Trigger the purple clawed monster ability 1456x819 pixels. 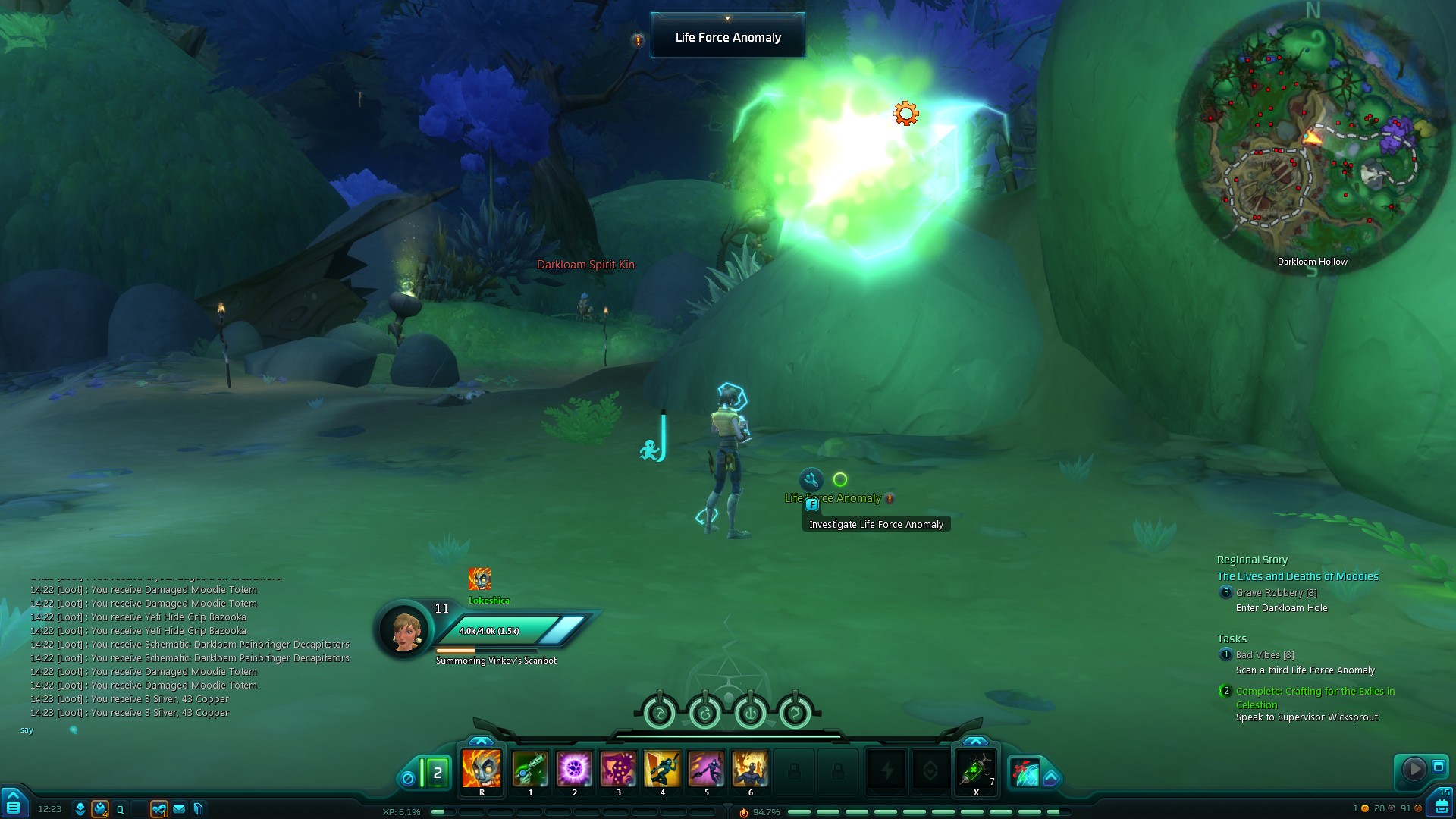click(618, 769)
